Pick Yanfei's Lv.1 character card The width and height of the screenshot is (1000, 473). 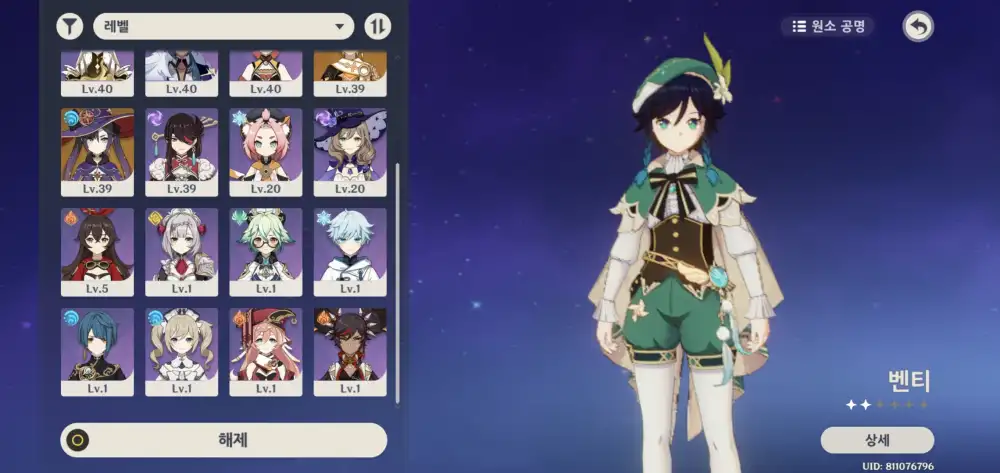click(x=266, y=351)
